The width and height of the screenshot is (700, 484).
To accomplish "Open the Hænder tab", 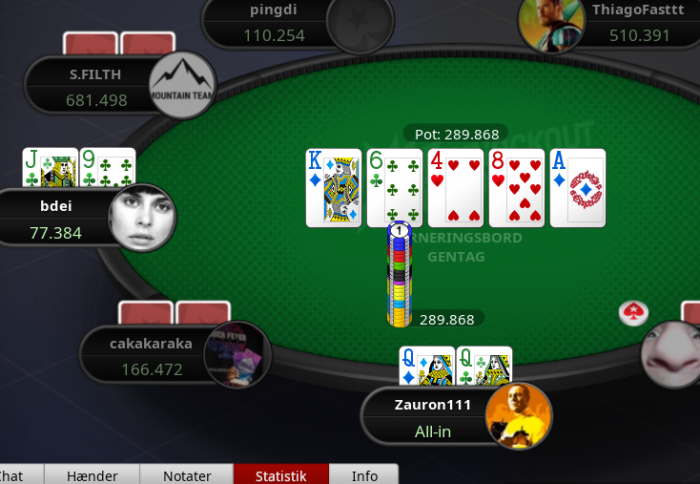I will pos(92,475).
